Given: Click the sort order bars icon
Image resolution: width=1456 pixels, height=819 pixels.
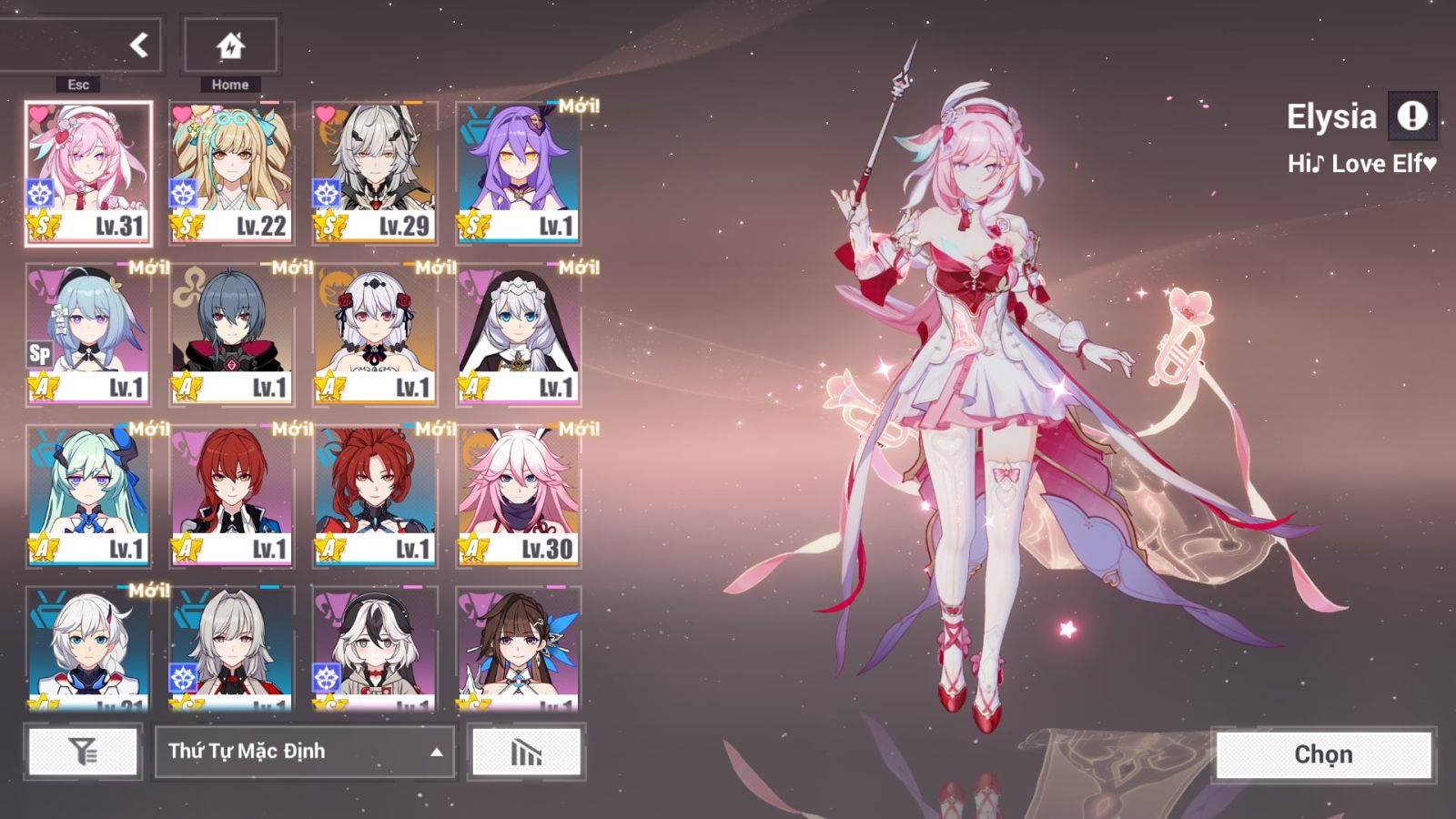Looking at the screenshot, I should pos(525,753).
